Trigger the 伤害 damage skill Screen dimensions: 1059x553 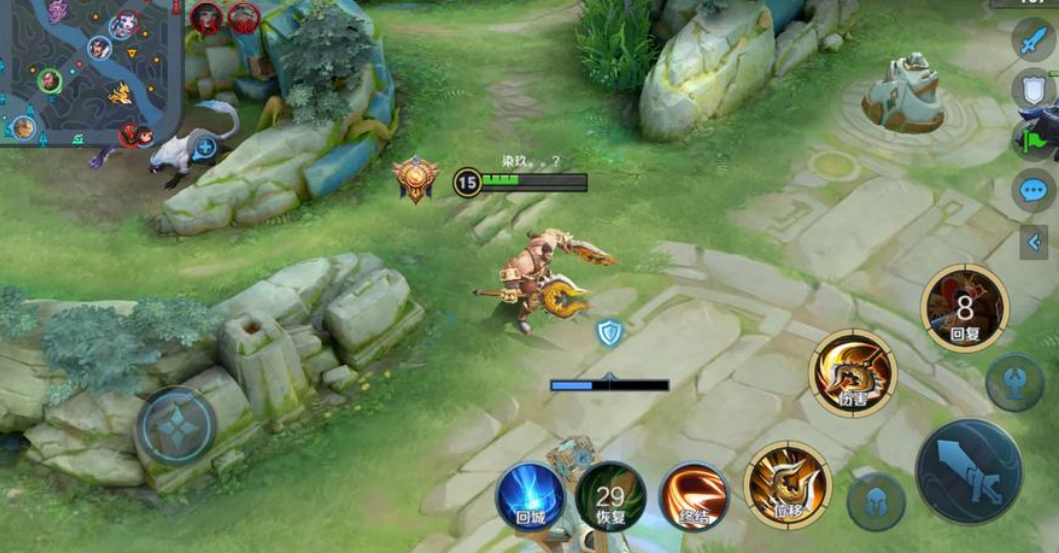coord(853,373)
